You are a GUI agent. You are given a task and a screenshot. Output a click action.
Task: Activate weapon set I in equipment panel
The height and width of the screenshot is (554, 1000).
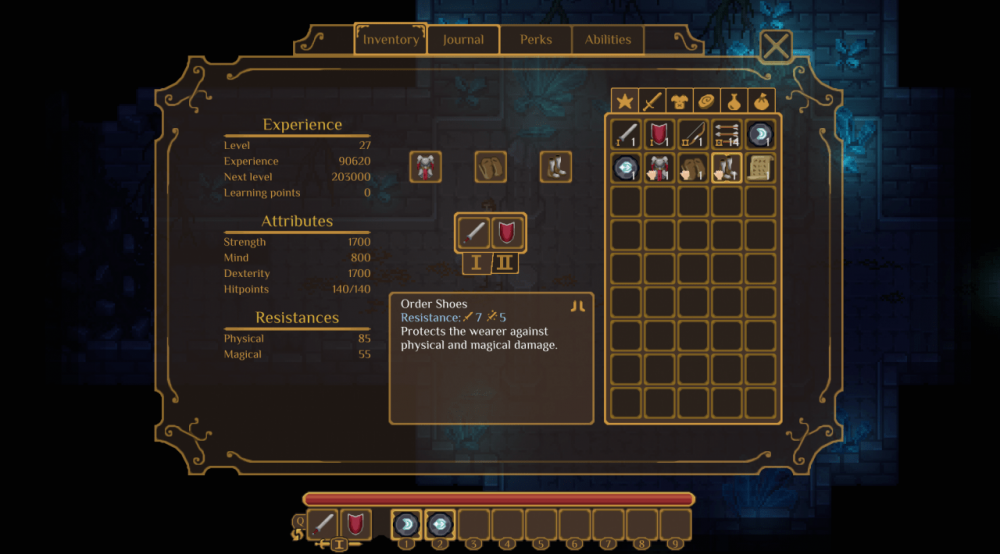click(x=476, y=264)
